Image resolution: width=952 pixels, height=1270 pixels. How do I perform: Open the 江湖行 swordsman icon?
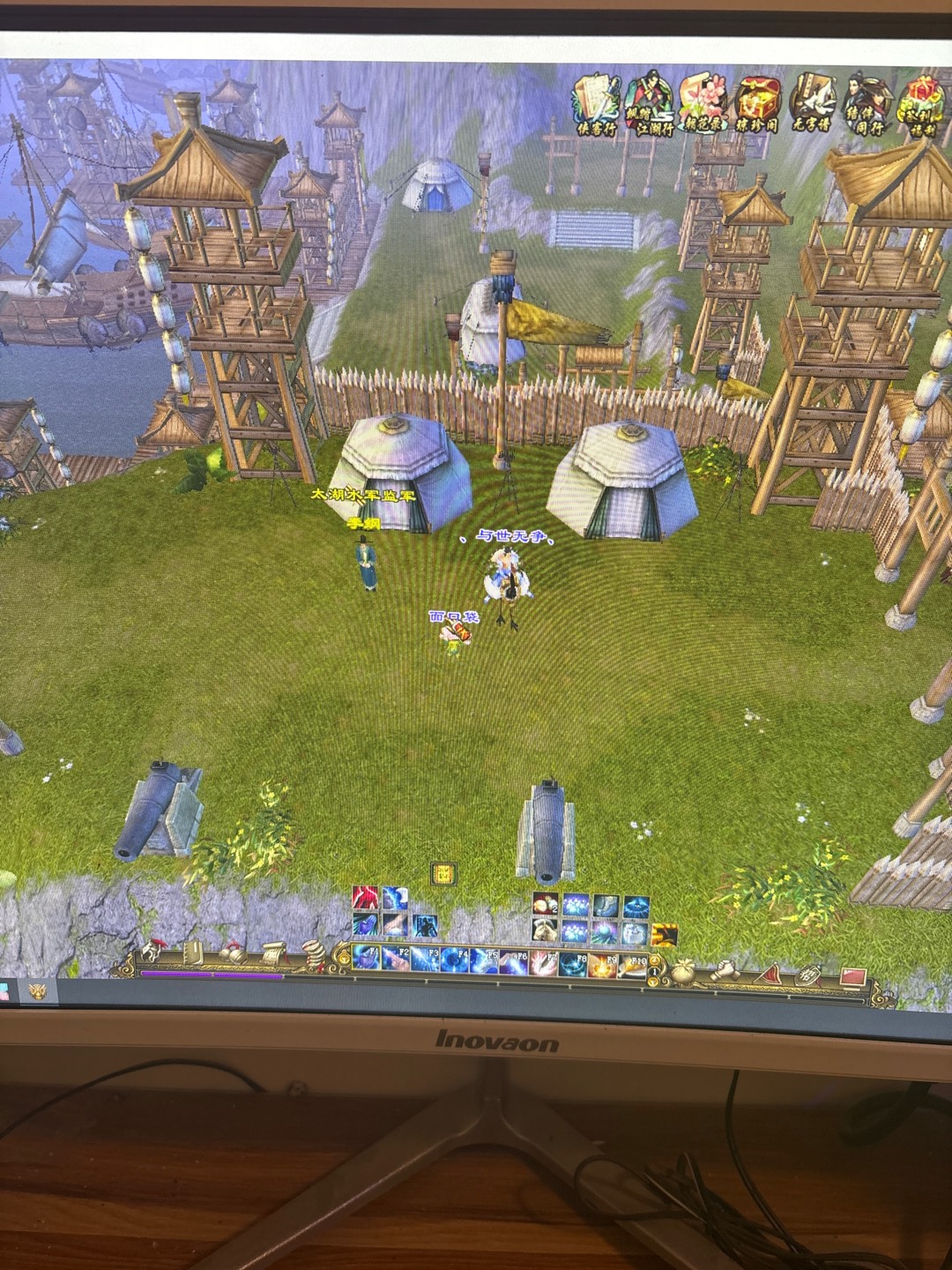(x=649, y=104)
